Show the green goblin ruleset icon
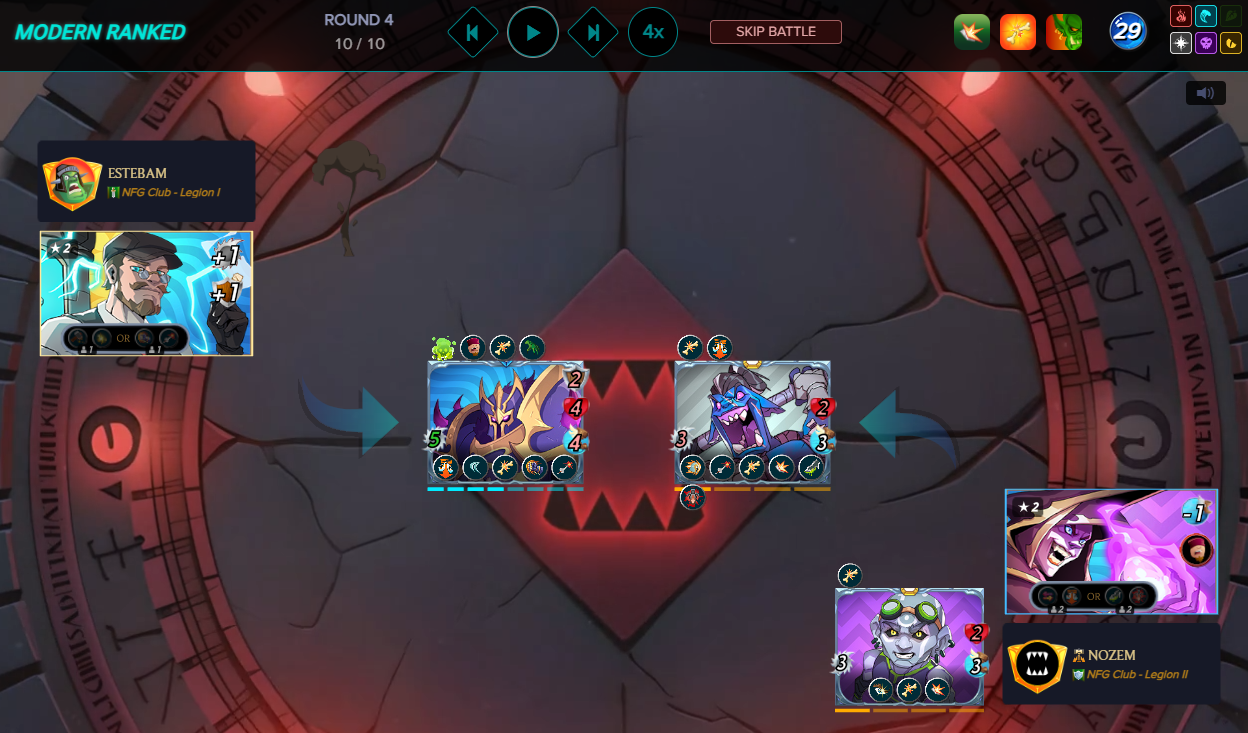The image size is (1248, 733). click(x=1063, y=32)
